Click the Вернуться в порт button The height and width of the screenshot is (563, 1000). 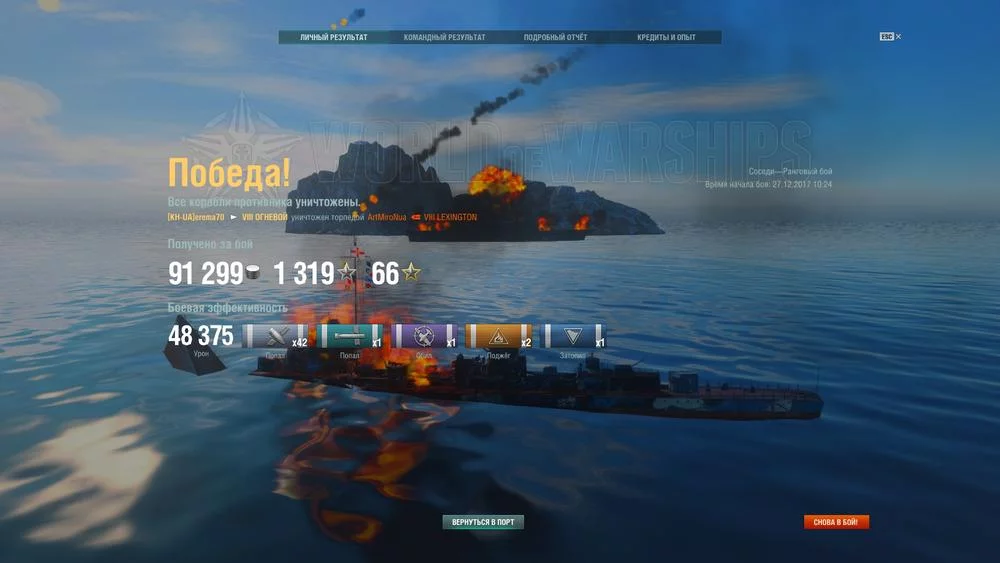pyautogui.click(x=483, y=522)
